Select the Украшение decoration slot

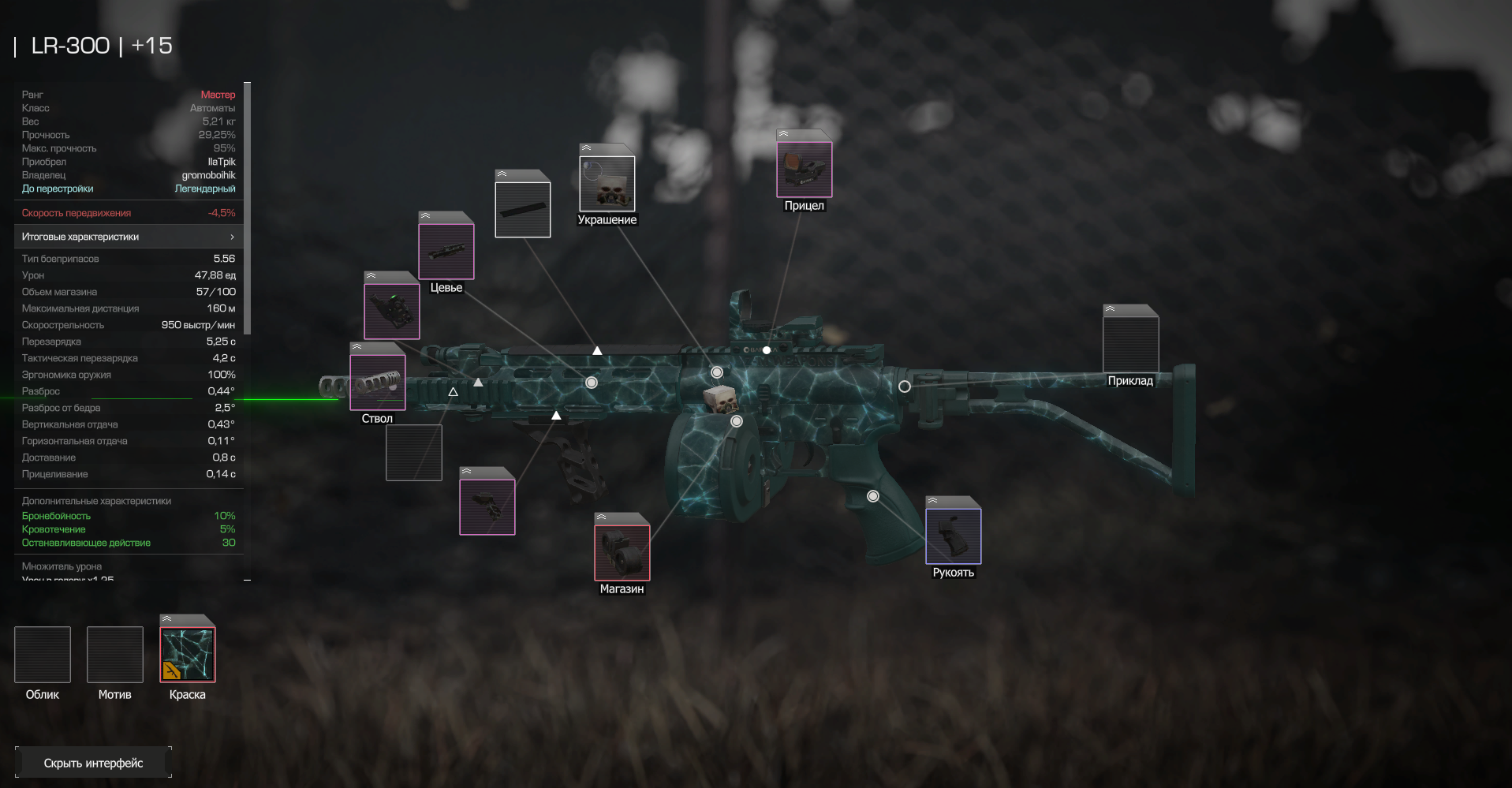point(607,183)
